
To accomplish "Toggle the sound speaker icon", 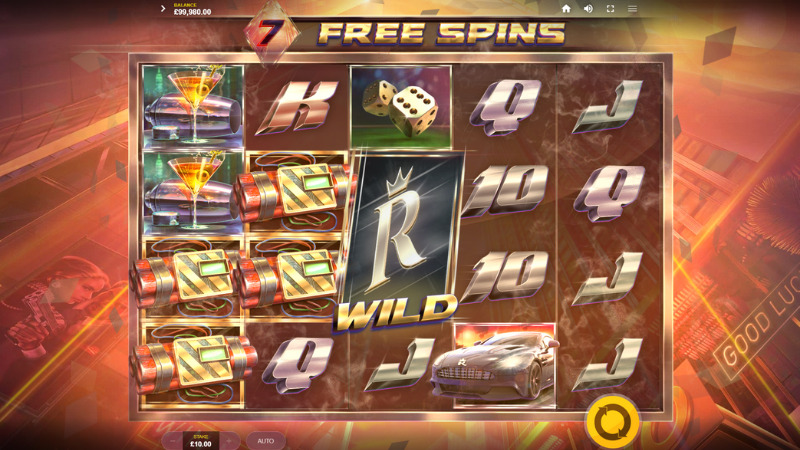I will click(x=588, y=9).
